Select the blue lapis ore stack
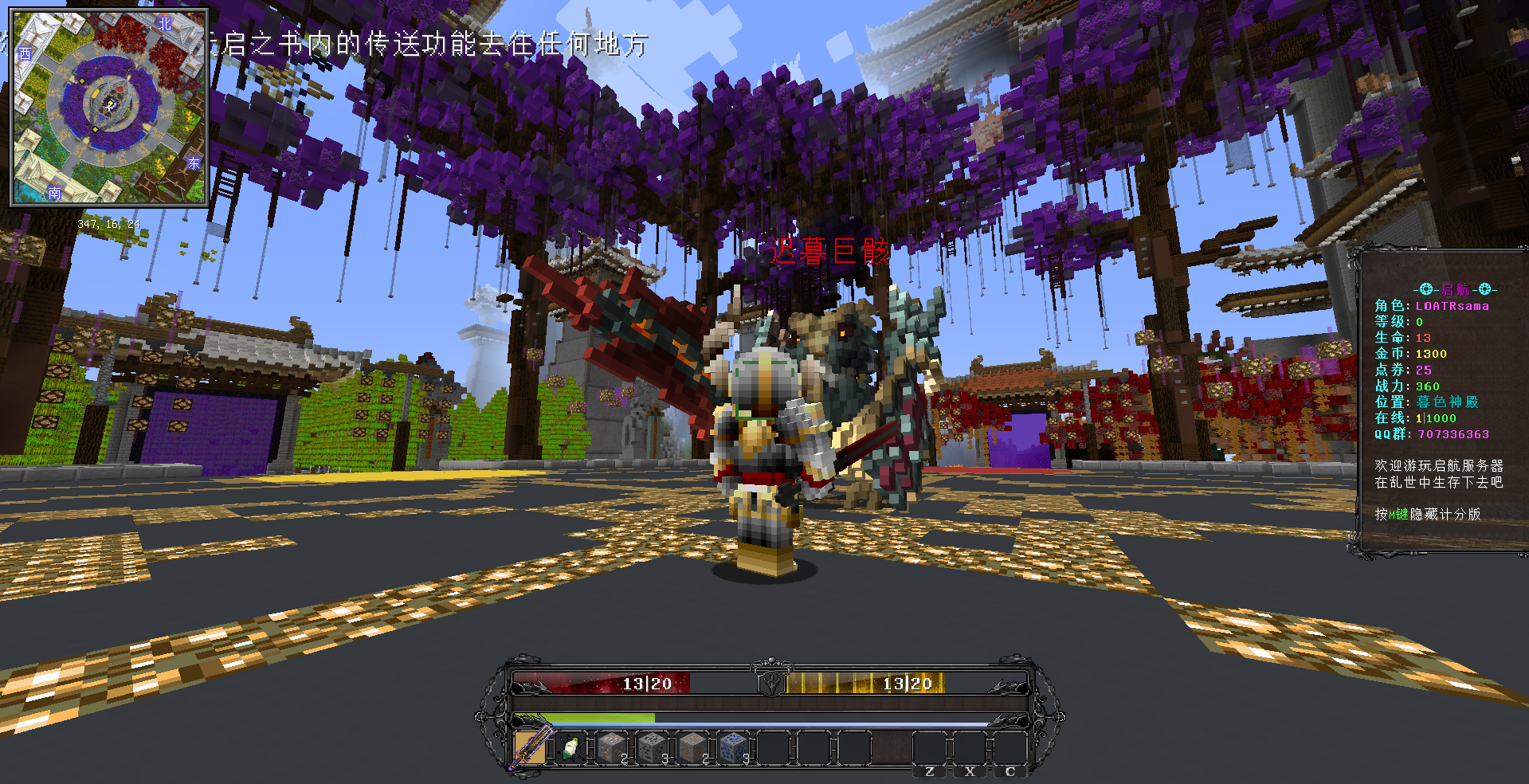Screen dimensions: 1529x784 click(733, 748)
